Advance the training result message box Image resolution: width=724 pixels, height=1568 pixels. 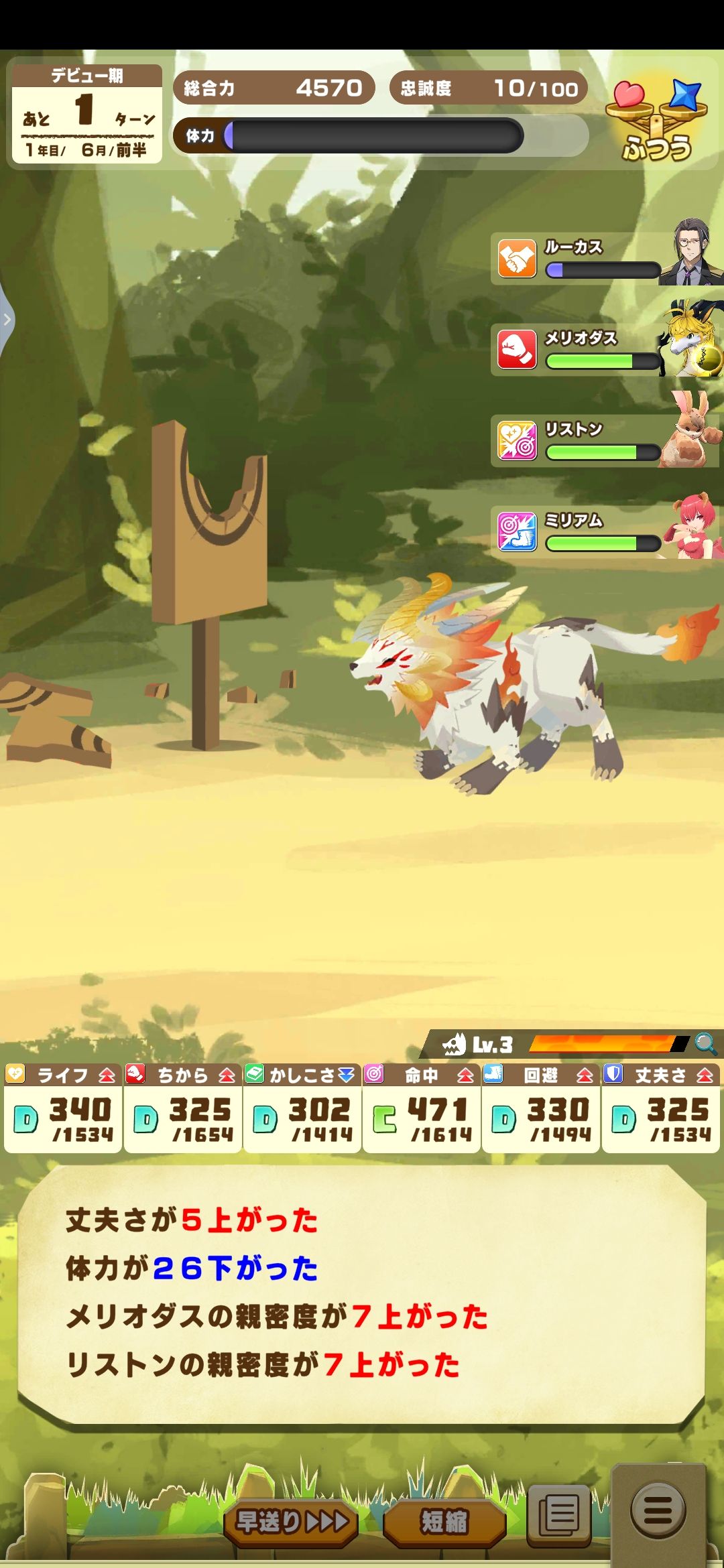[x=362, y=1293]
